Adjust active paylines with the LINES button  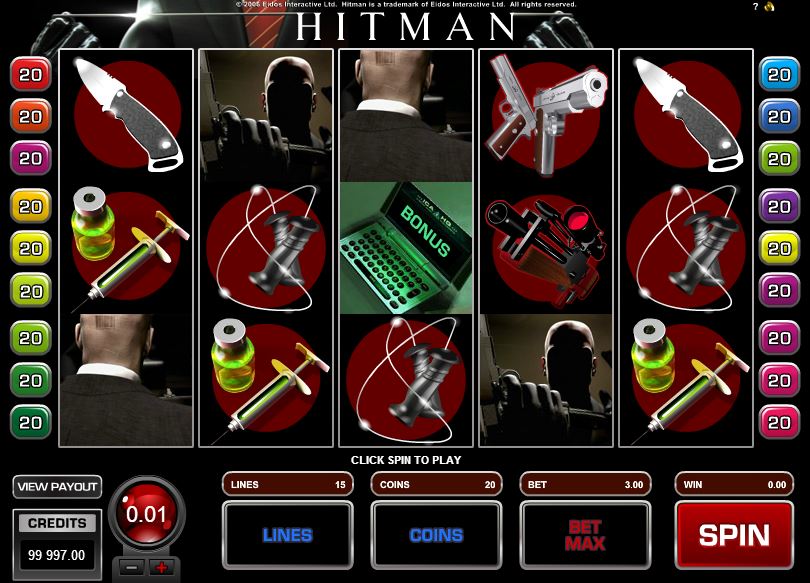(287, 535)
